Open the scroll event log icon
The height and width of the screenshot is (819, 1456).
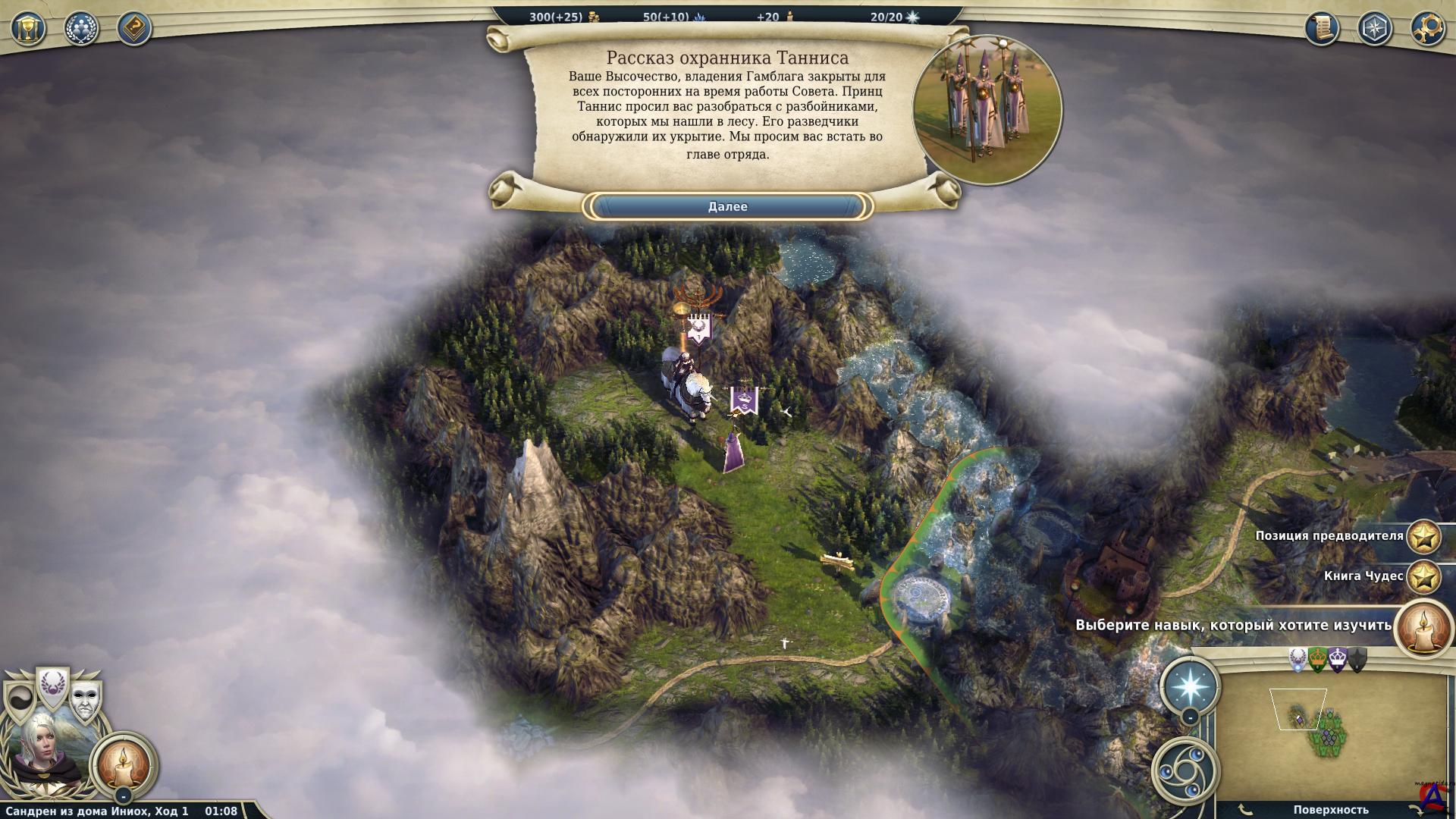coord(1322,29)
